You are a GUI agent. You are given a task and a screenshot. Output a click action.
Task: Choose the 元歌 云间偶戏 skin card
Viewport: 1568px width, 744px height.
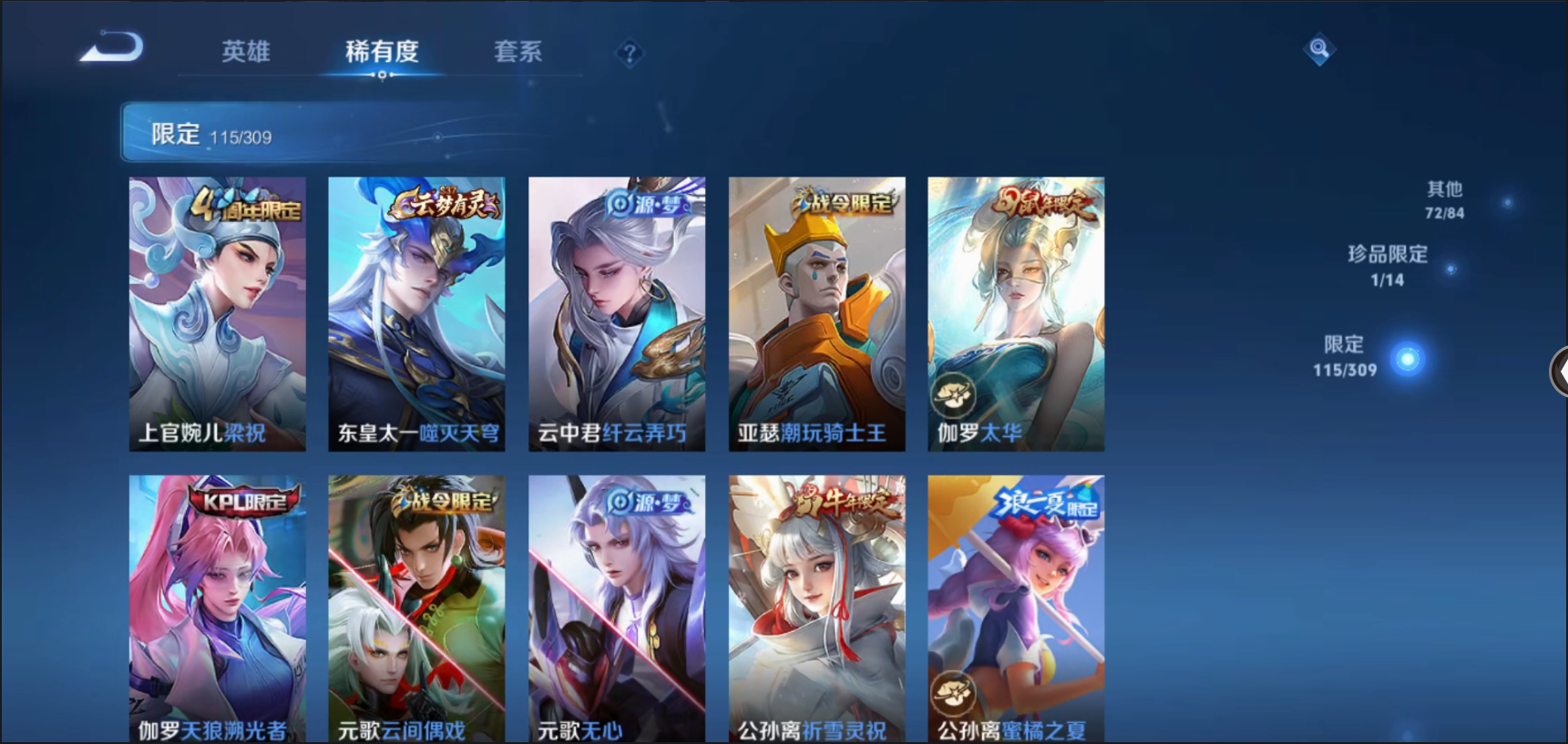pos(416,607)
